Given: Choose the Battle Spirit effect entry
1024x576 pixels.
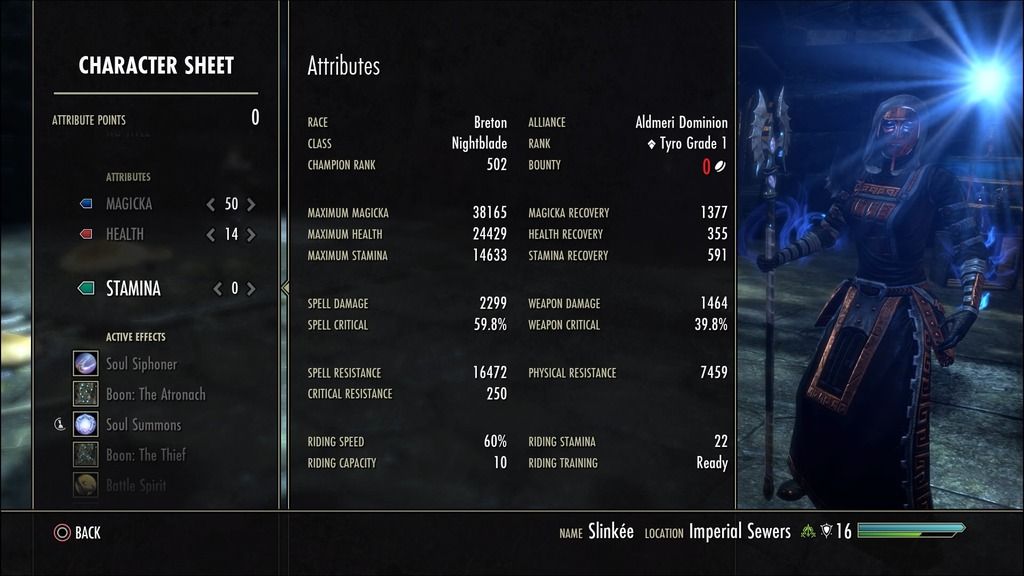Looking at the screenshot, I should coord(136,485).
